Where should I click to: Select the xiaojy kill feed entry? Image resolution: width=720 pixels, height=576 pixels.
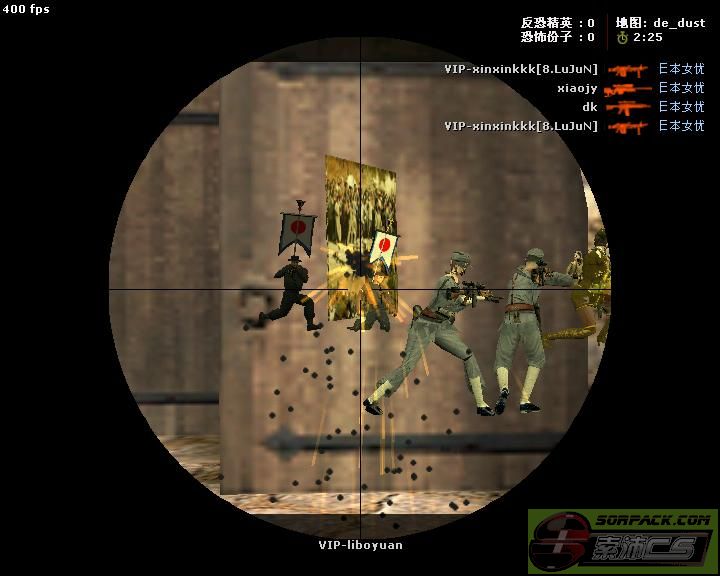(577, 88)
